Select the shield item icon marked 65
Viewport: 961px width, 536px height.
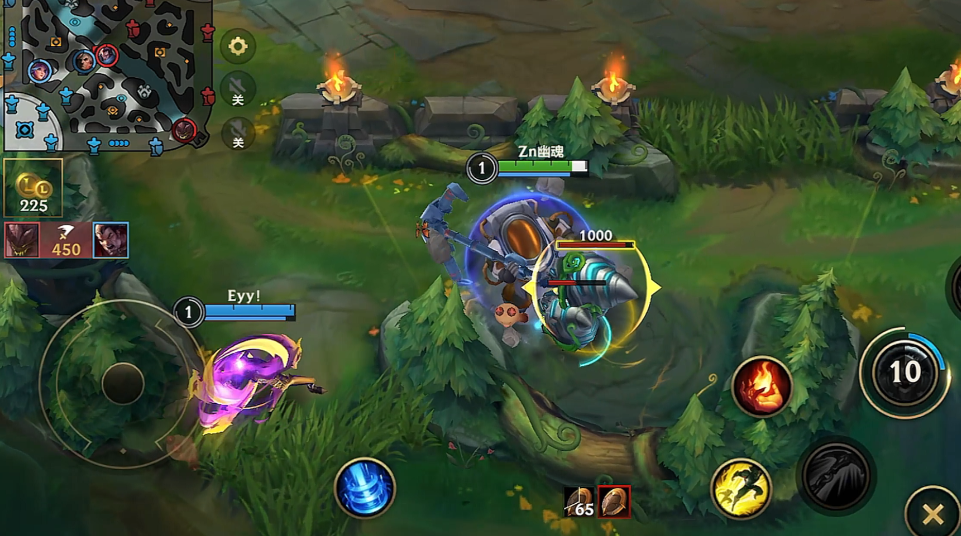[x=579, y=501]
